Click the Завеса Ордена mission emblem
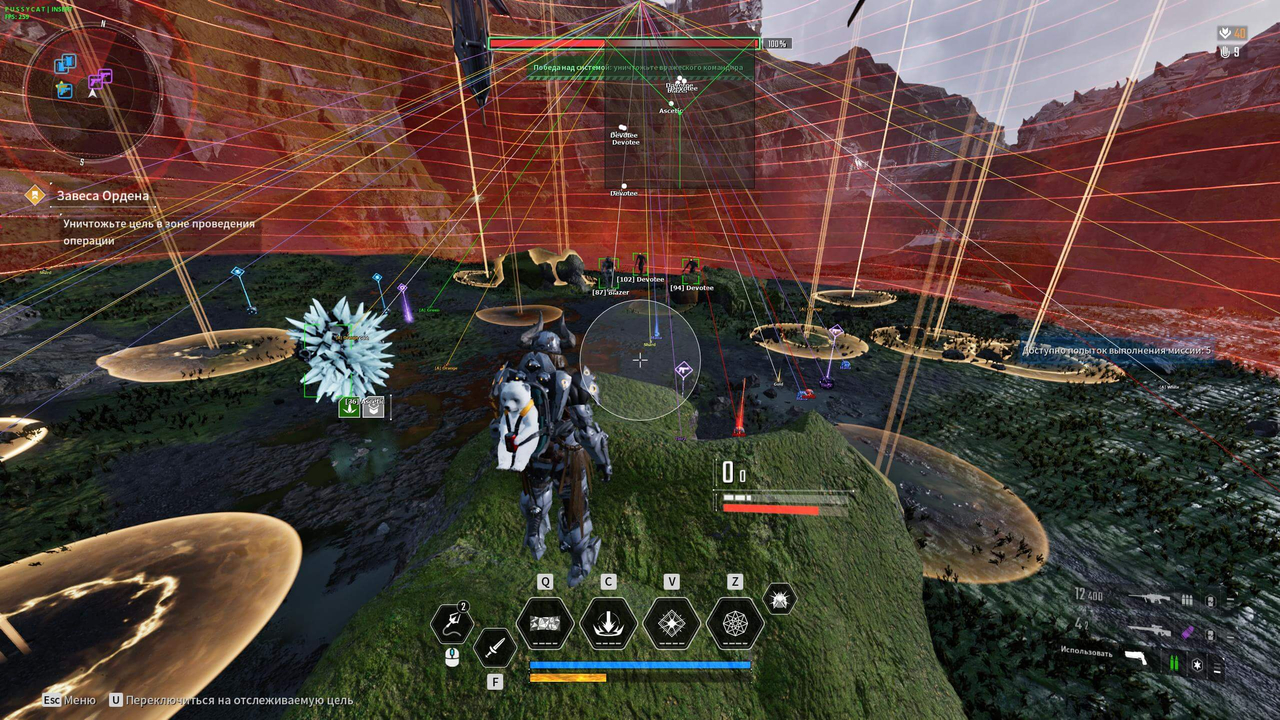 coord(35,195)
